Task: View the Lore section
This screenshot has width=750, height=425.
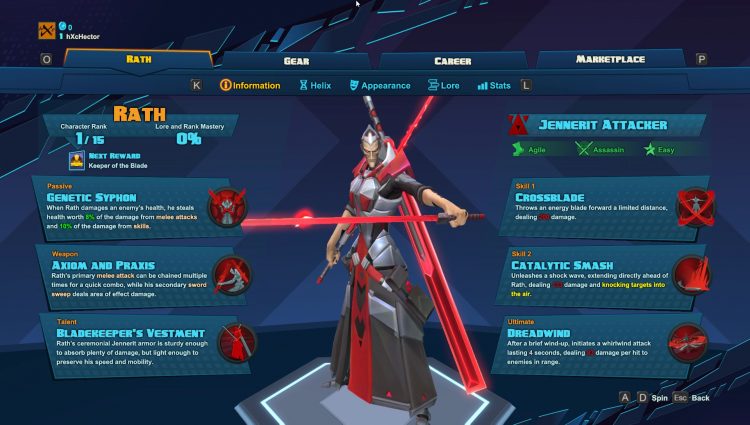Action: click(443, 85)
